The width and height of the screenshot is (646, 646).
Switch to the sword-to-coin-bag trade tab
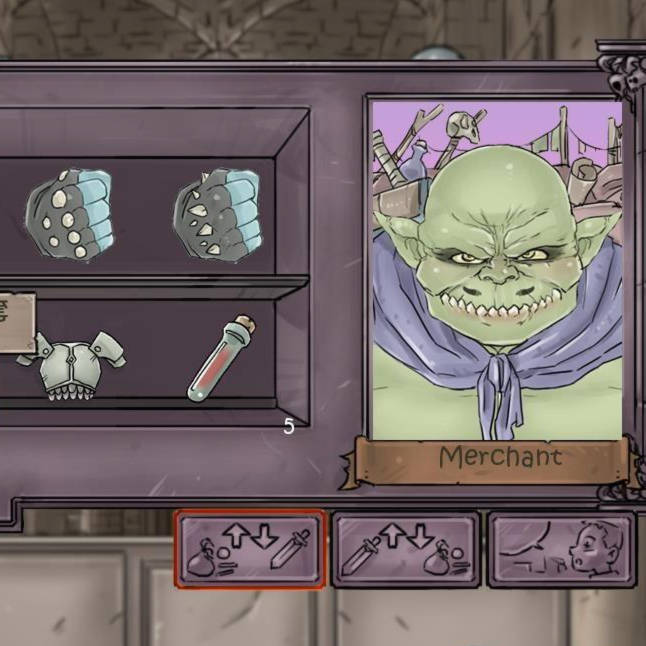[x=406, y=549]
